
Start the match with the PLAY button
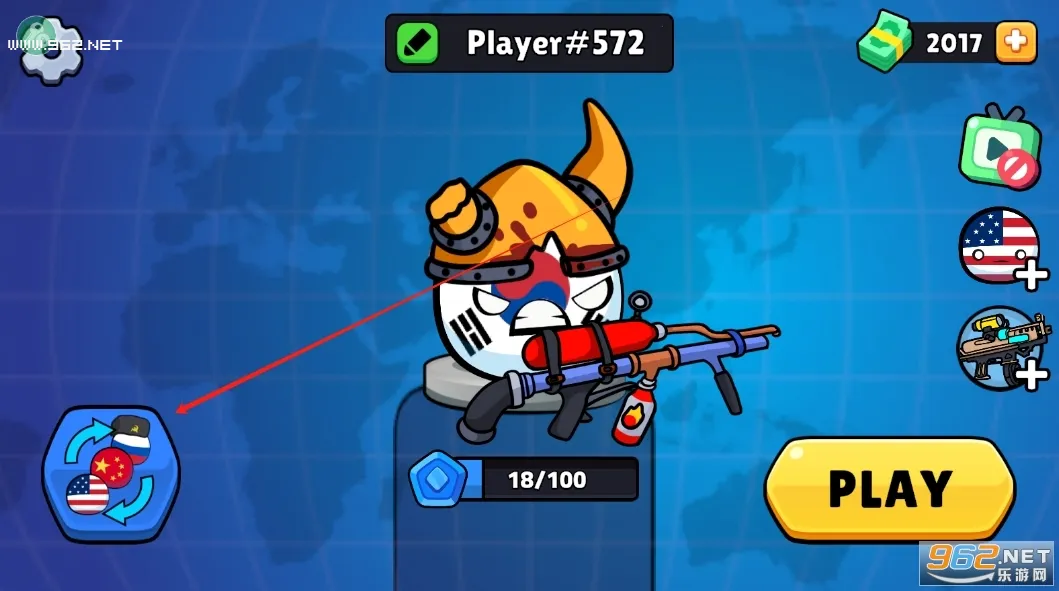coord(890,488)
